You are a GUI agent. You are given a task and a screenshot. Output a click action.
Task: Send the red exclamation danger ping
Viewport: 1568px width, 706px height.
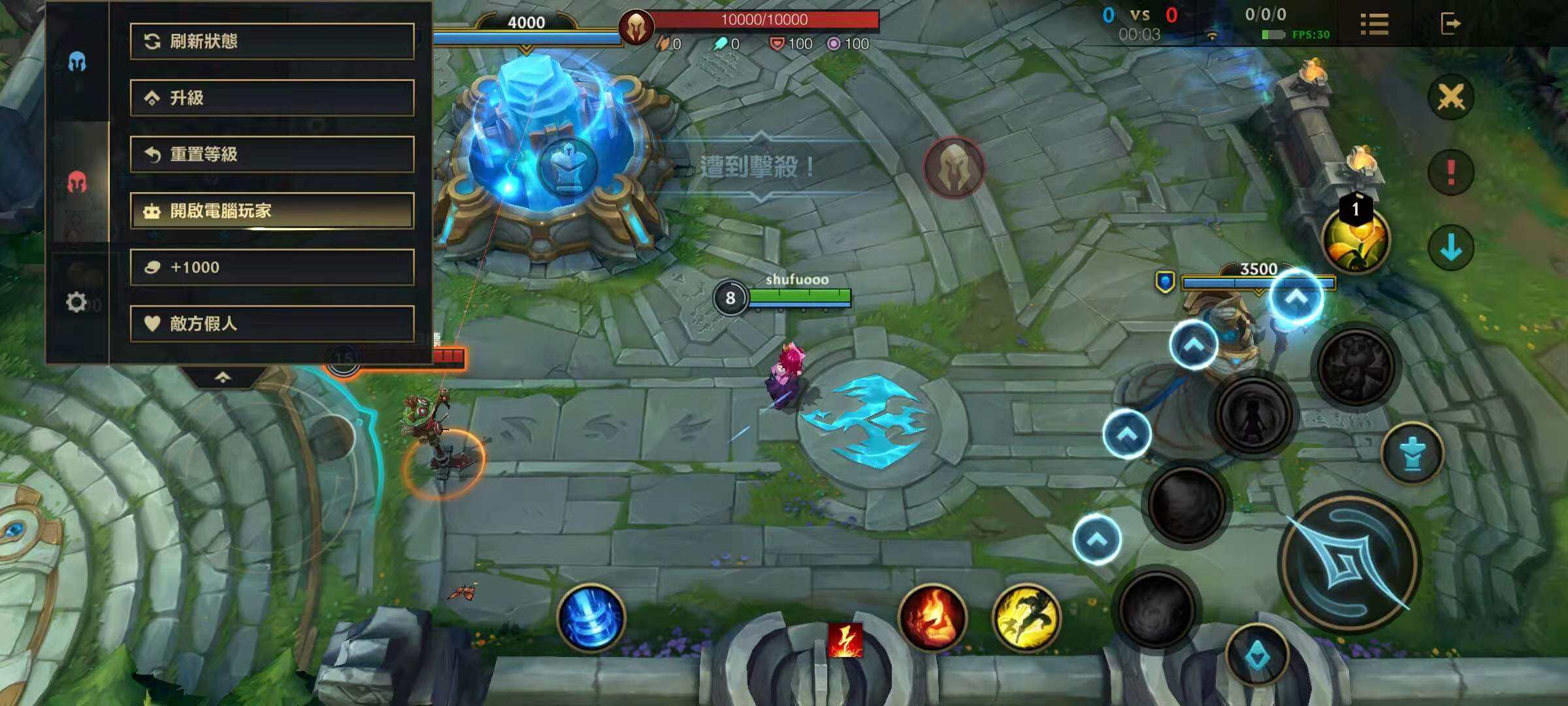tap(1450, 173)
